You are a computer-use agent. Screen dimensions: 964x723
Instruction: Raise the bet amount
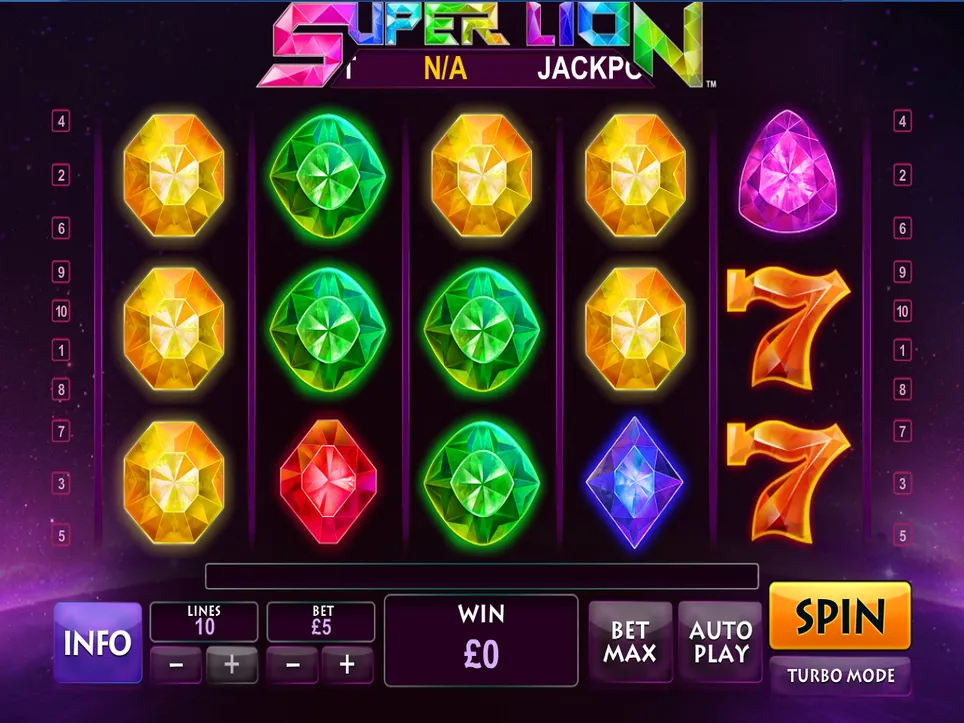[347, 664]
